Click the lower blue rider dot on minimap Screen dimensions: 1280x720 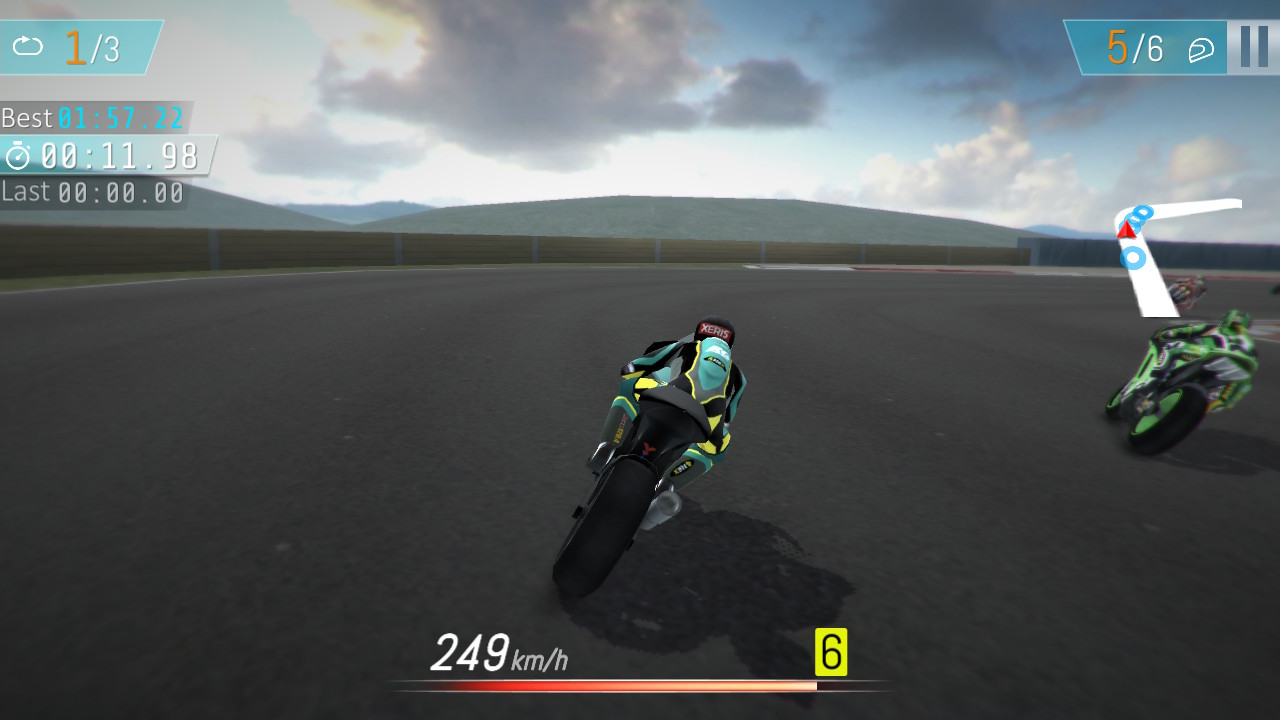(x=1132, y=259)
